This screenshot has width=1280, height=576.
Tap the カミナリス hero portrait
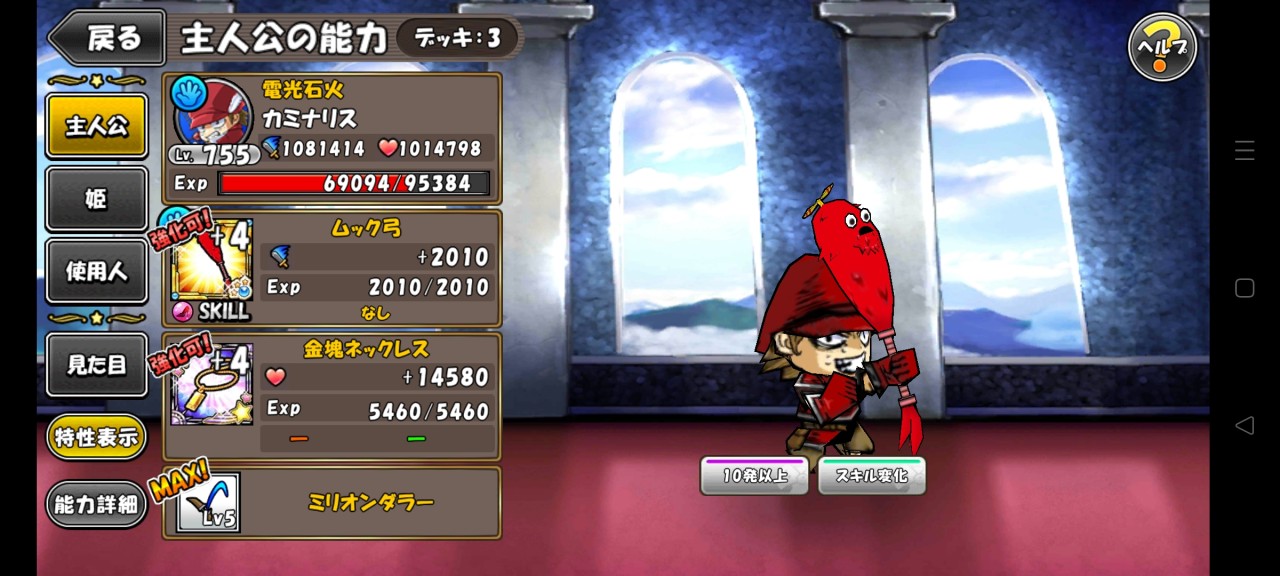coord(212,116)
